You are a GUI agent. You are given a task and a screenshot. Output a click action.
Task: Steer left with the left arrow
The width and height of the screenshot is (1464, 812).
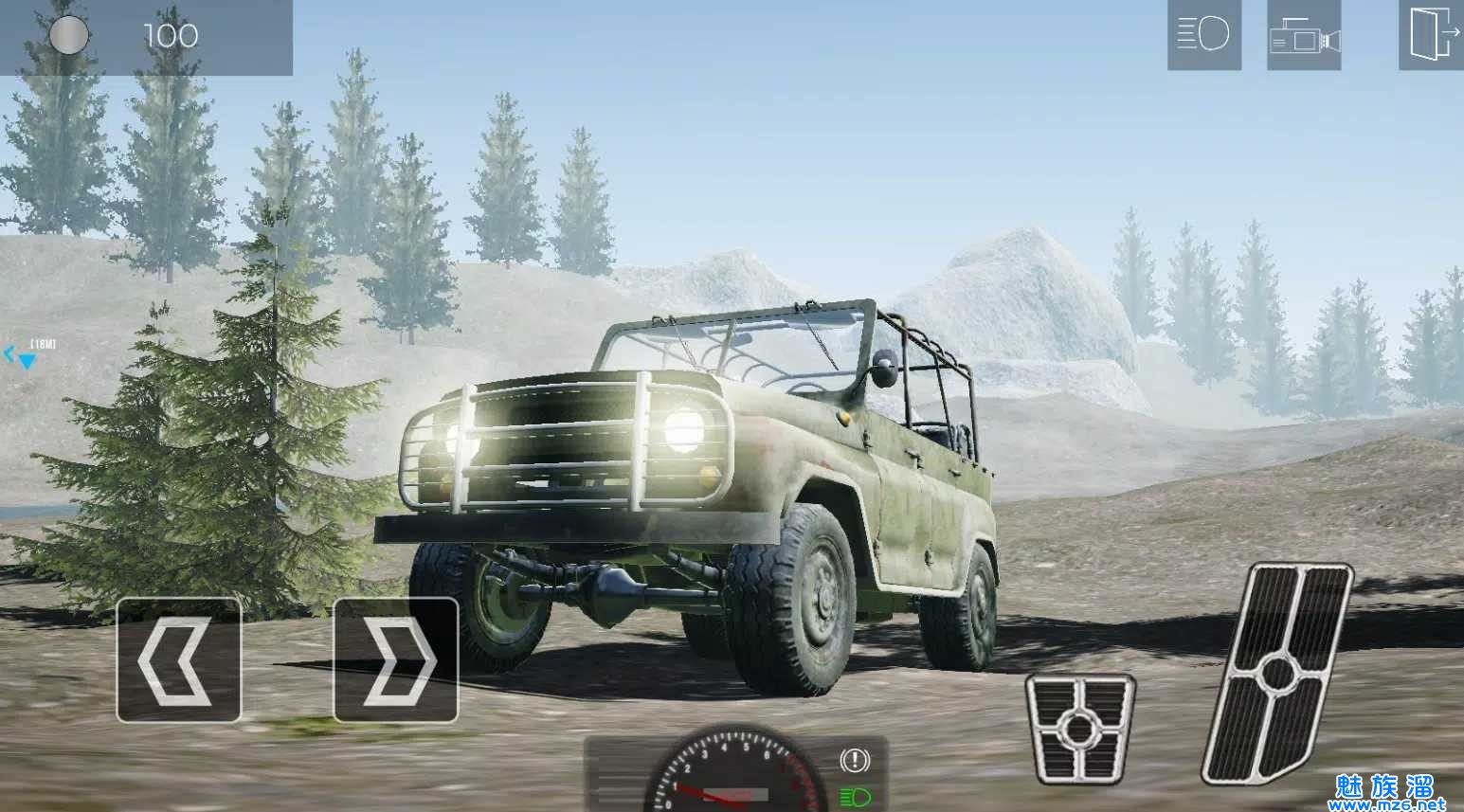click(178, 660)
